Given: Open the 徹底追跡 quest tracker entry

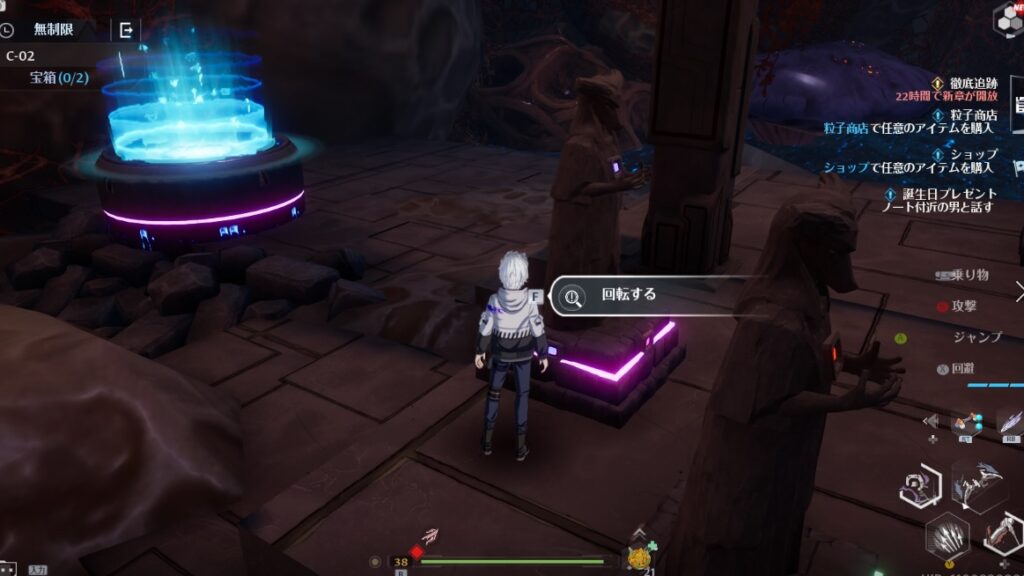Looking at the screenshot, I should (969, 84).
